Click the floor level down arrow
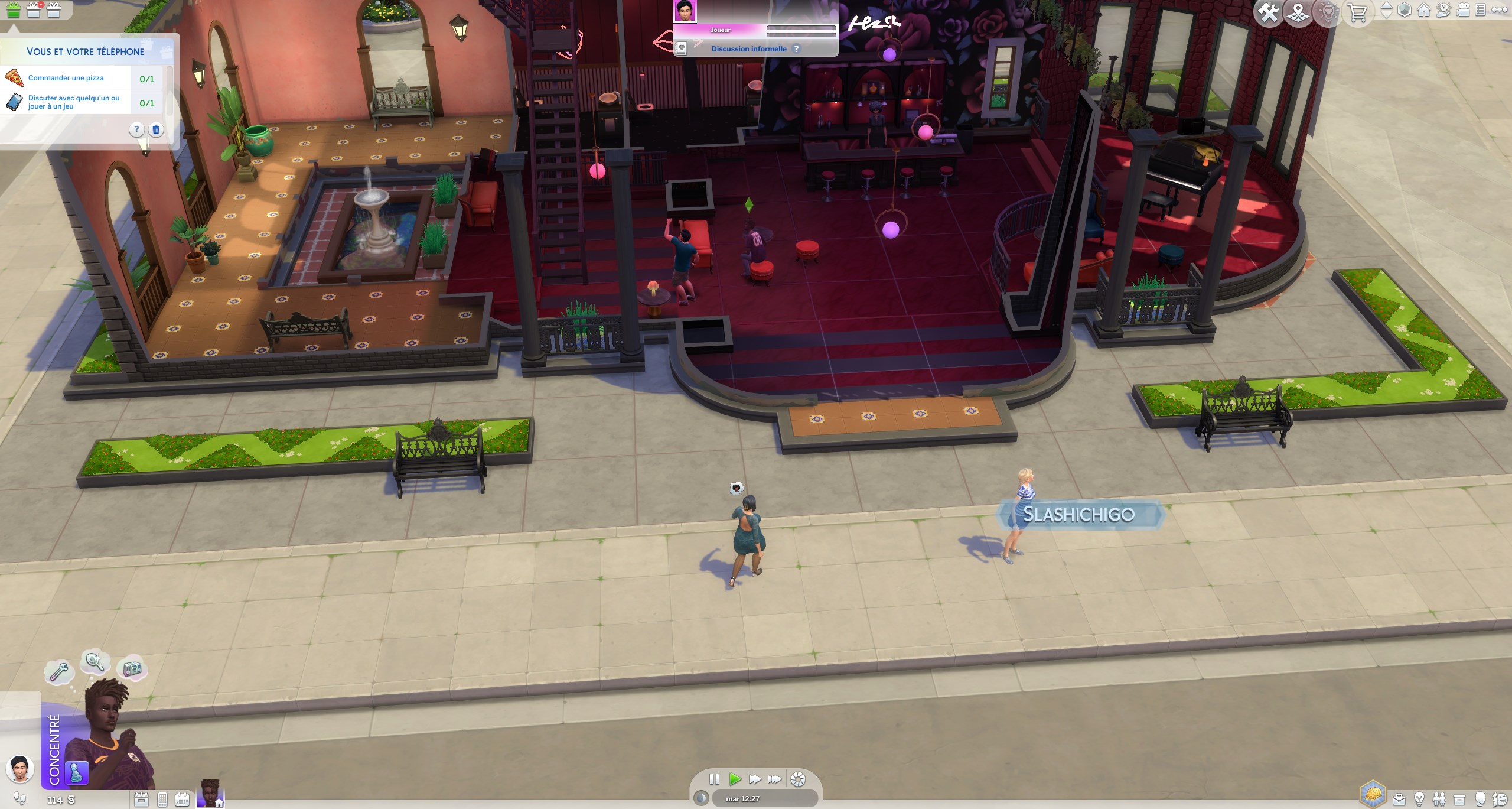 pyautogui.click(x=1387, y=15)
